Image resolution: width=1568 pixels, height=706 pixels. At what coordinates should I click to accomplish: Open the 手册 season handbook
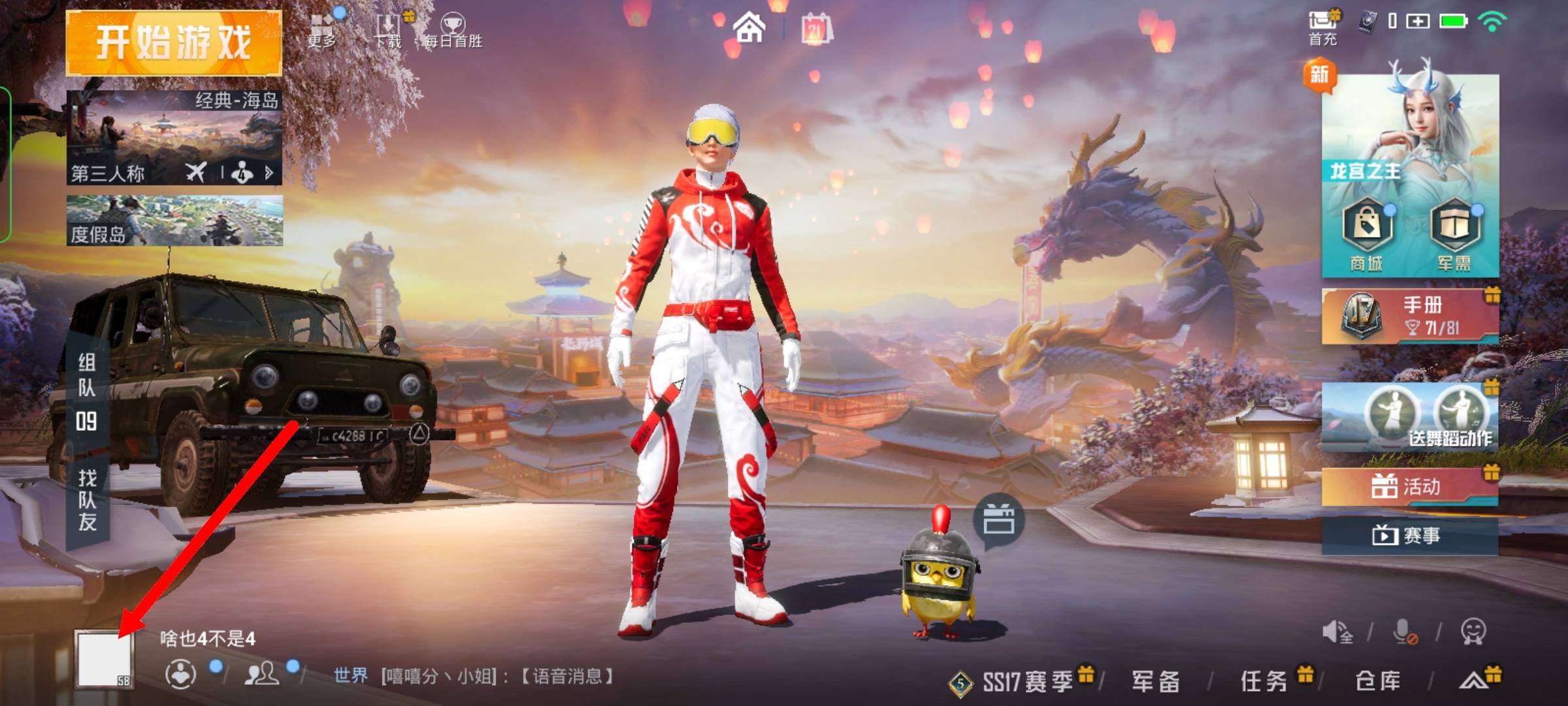click(x=1410, y=316)
